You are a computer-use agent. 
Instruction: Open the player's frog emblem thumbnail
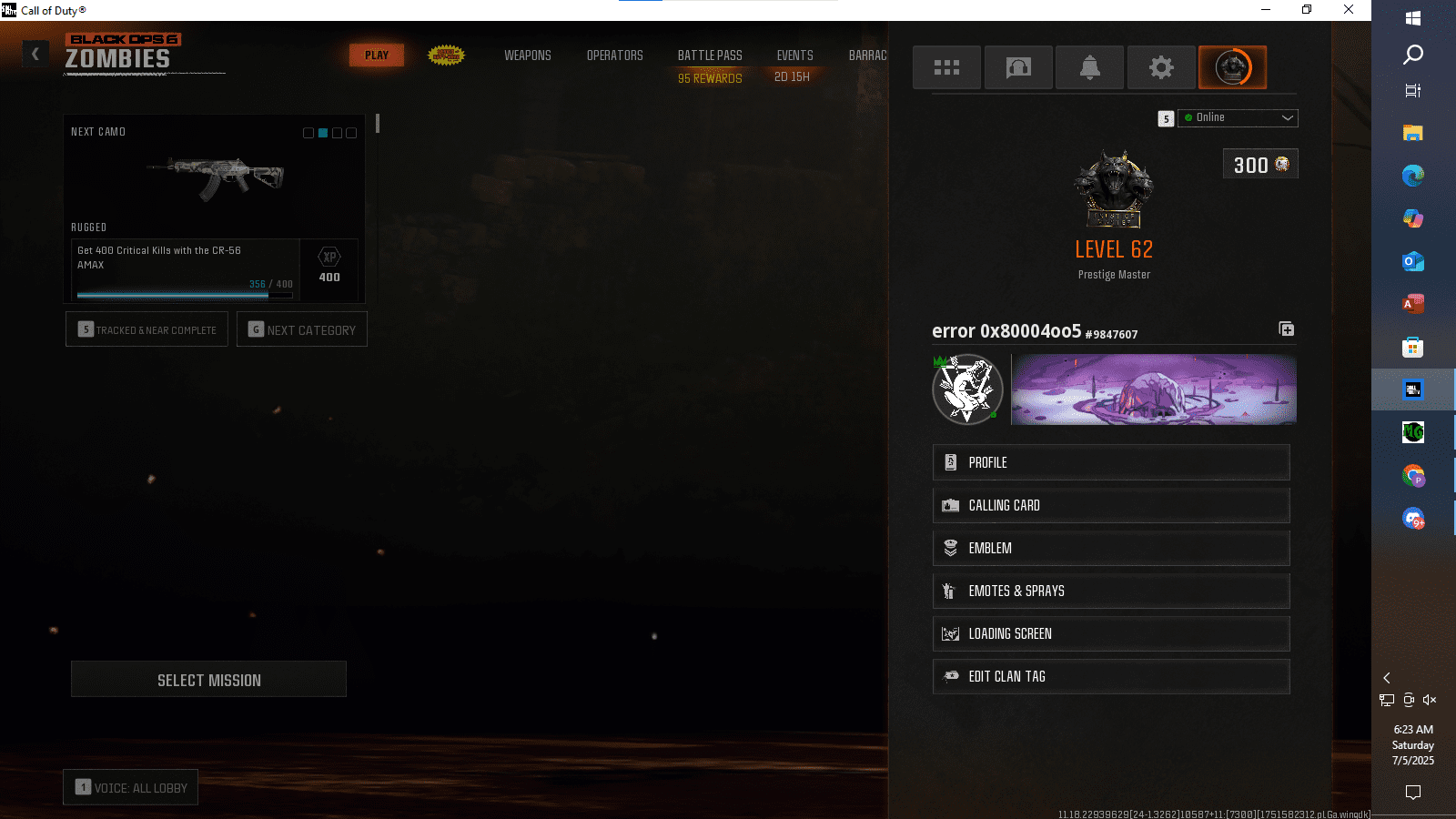(x=967, y=389)
